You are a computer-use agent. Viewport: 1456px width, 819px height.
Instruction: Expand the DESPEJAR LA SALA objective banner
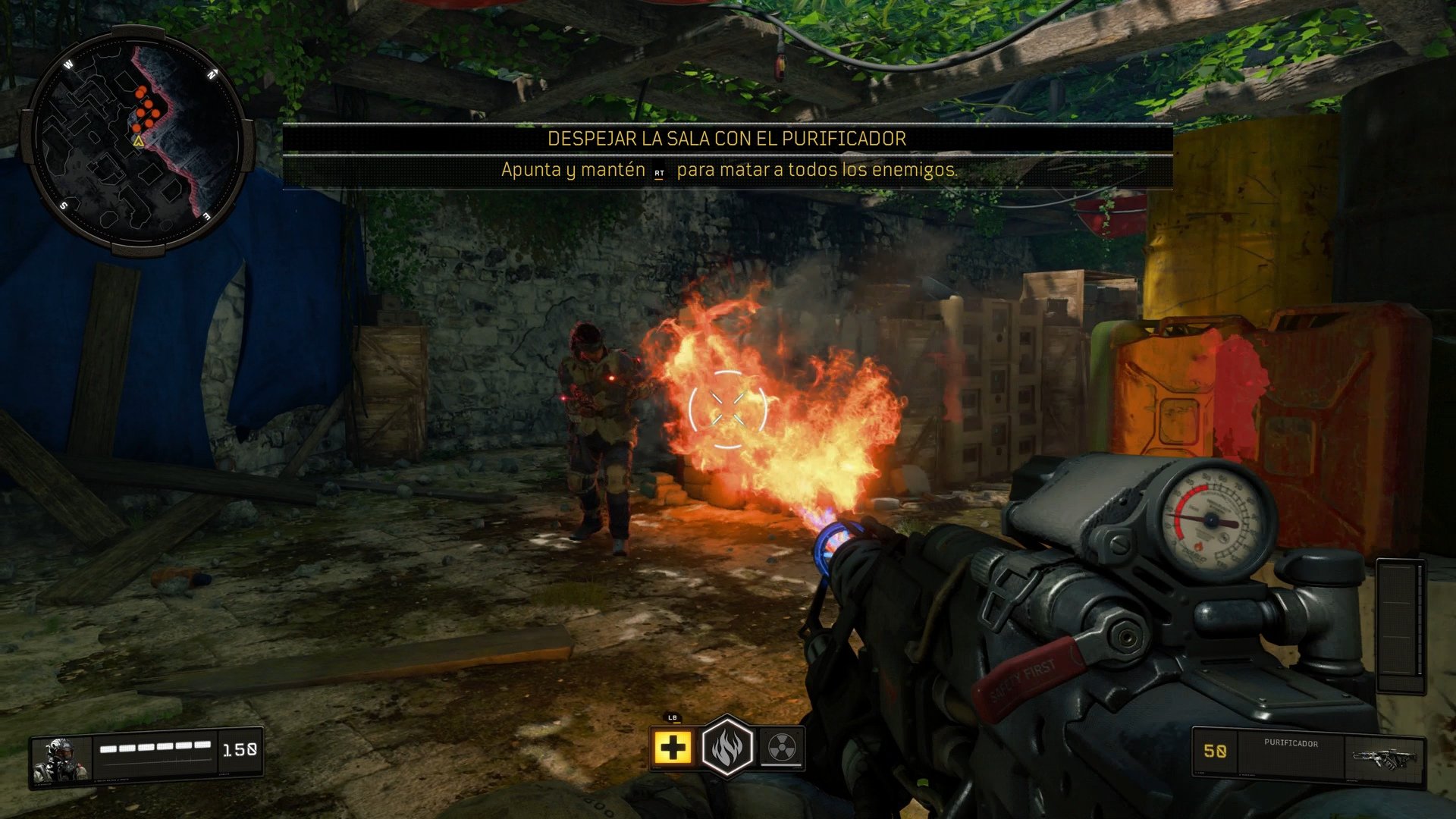726,139
